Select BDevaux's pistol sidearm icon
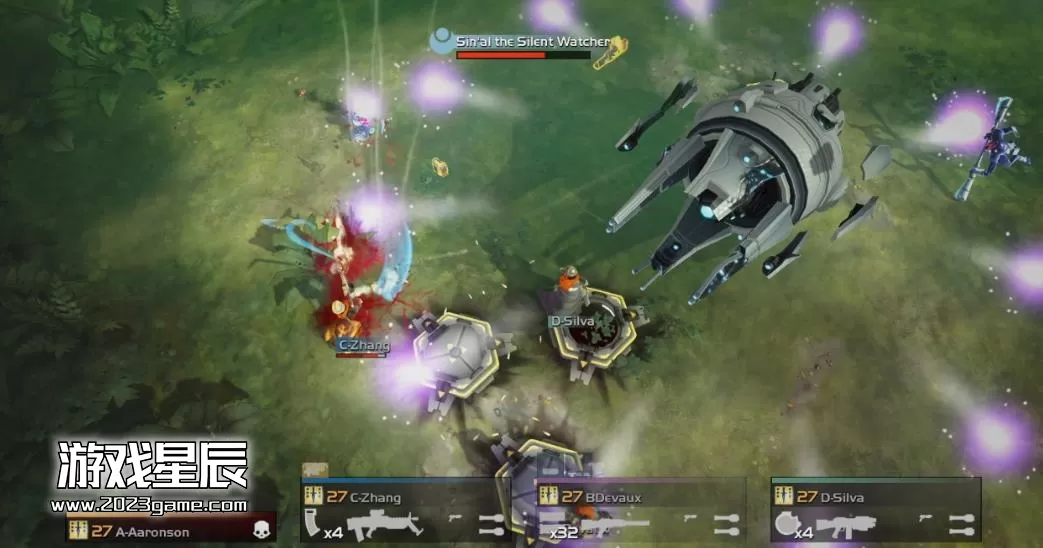The image size is (1043, 548). click(690, 520)
